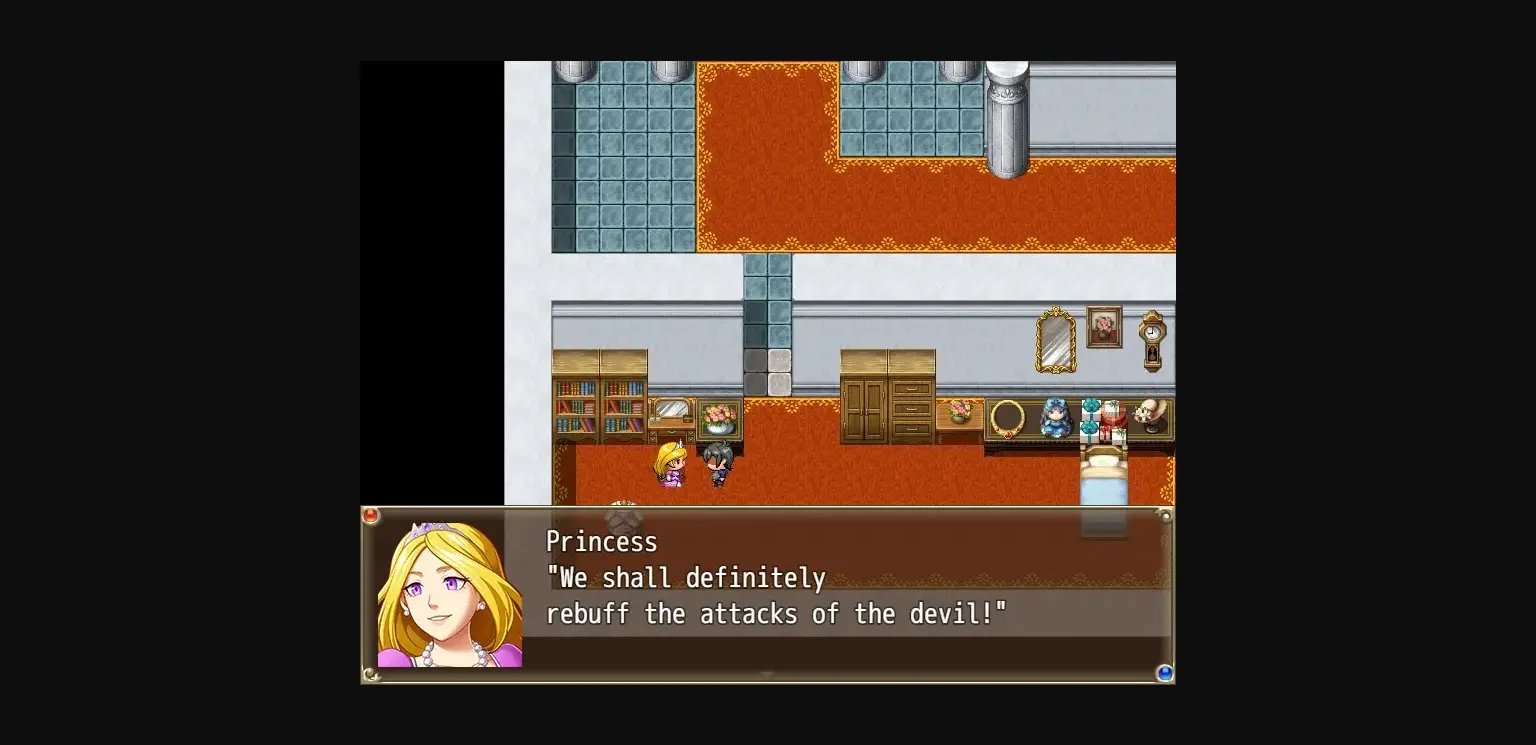This screenshot has width=1536, height=745.
Task: Click the Princess name label in the dialogue
Action: (x=602, y=541)
